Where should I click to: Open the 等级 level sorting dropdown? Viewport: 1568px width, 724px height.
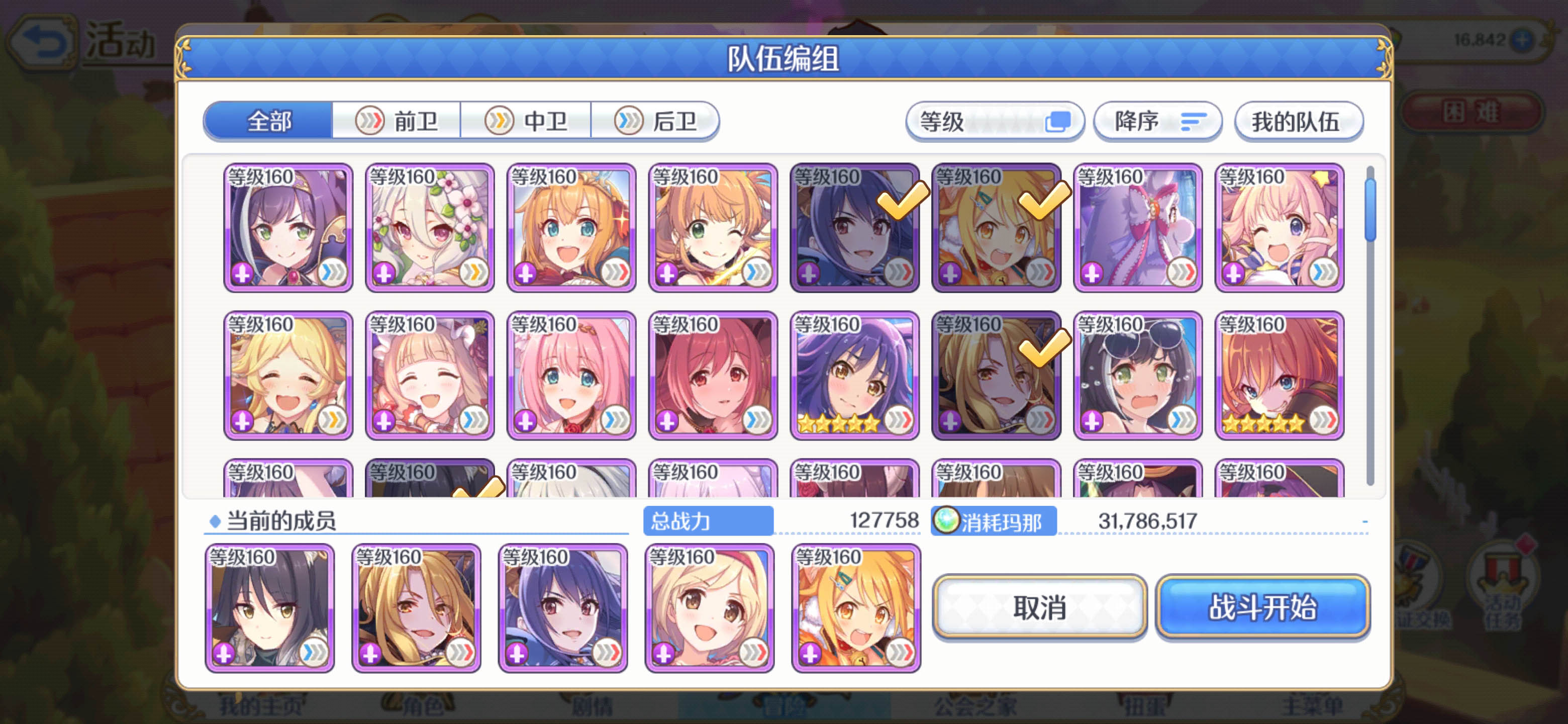click(x=994, y=121)
